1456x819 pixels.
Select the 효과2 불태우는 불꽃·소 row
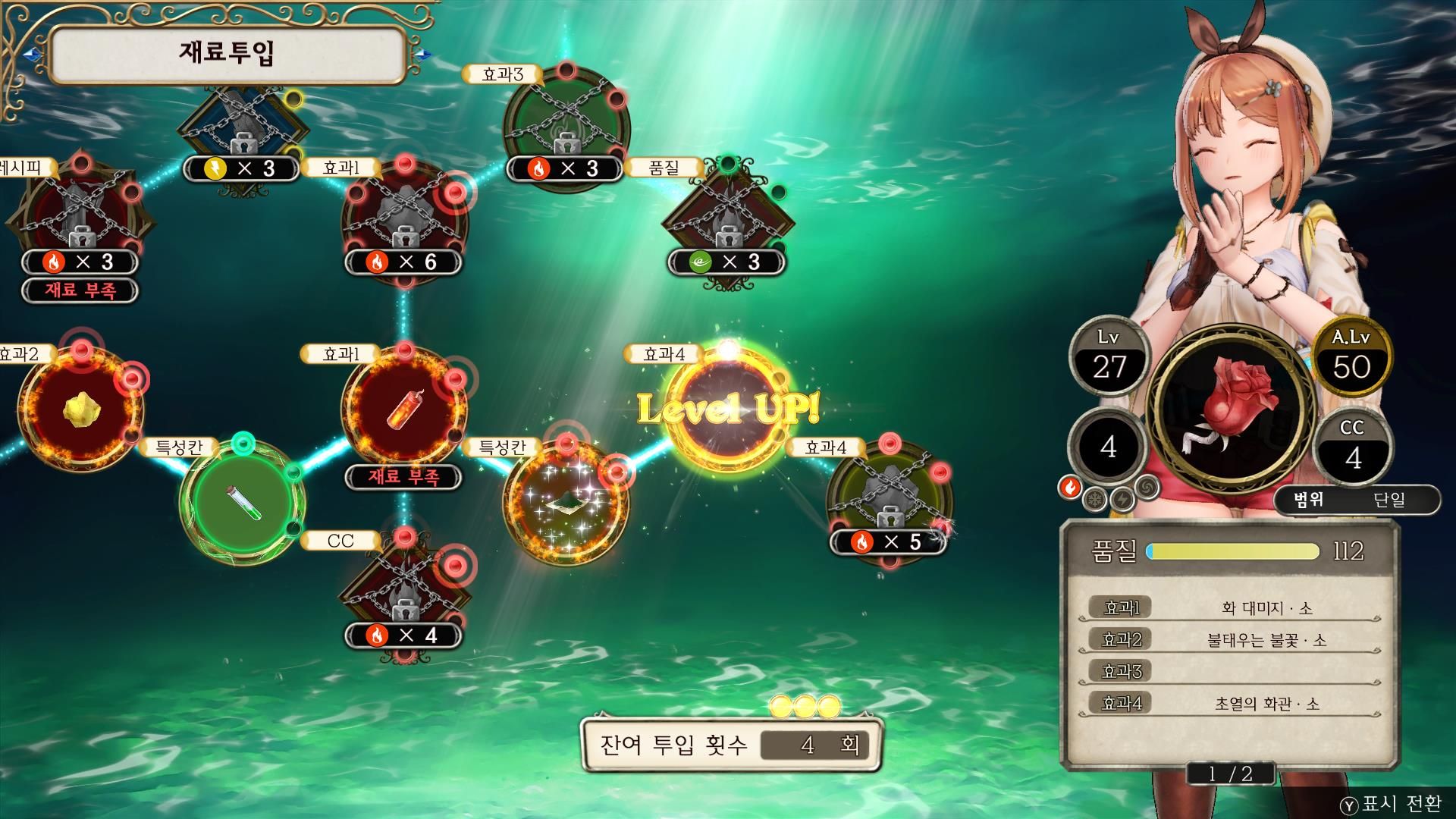pyautogui.click(x=1228, y=640)
